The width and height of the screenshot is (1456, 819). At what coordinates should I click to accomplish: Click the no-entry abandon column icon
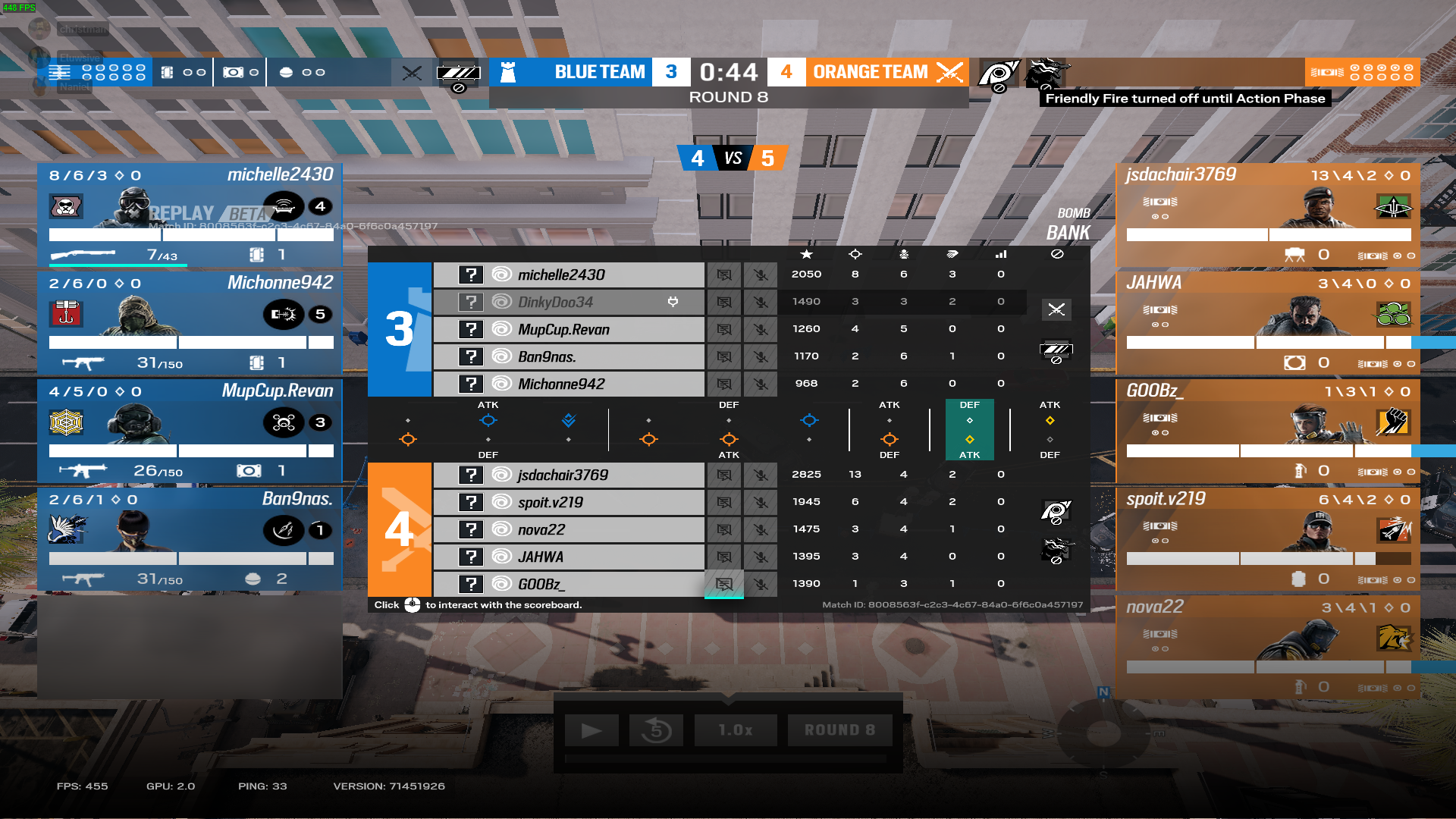point(1056,254)
